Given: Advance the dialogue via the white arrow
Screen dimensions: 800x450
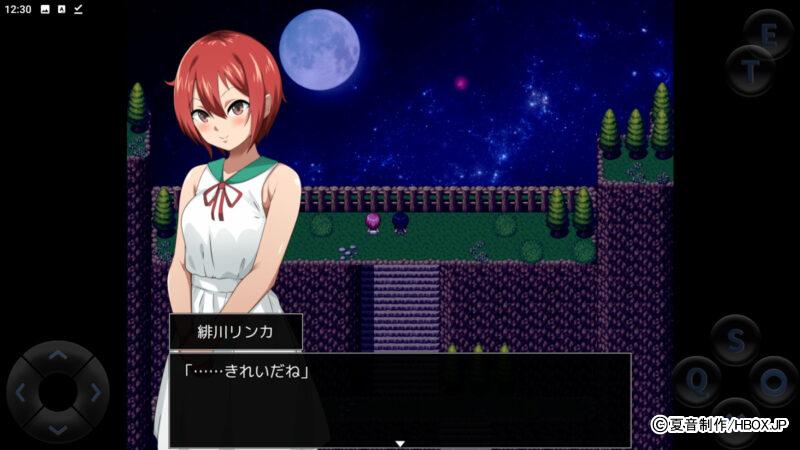Looking at the screenshot, I should pyautogui.click(x=400, y=443).
